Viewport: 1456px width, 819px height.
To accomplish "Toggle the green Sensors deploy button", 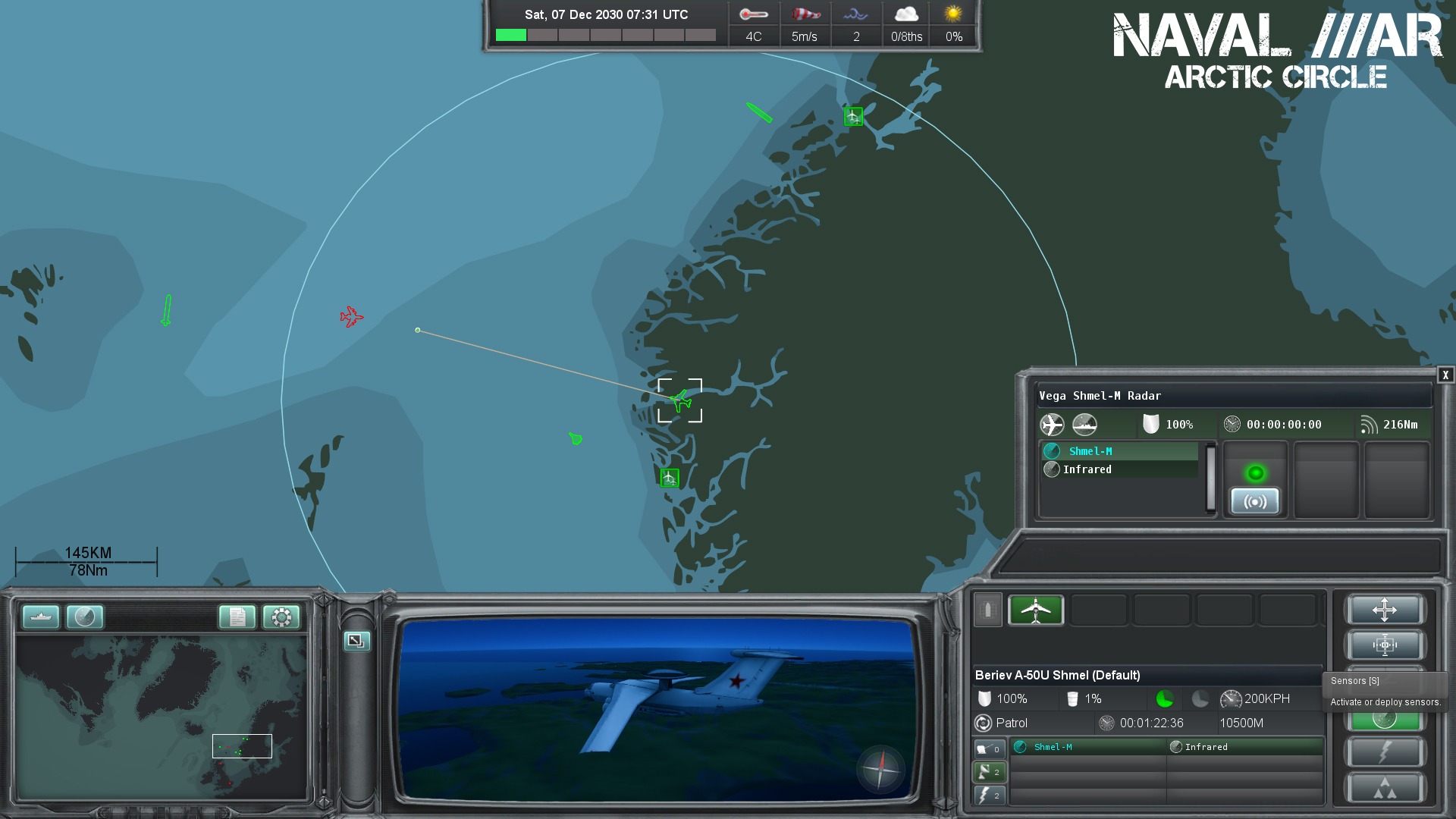I will 1385,717.
